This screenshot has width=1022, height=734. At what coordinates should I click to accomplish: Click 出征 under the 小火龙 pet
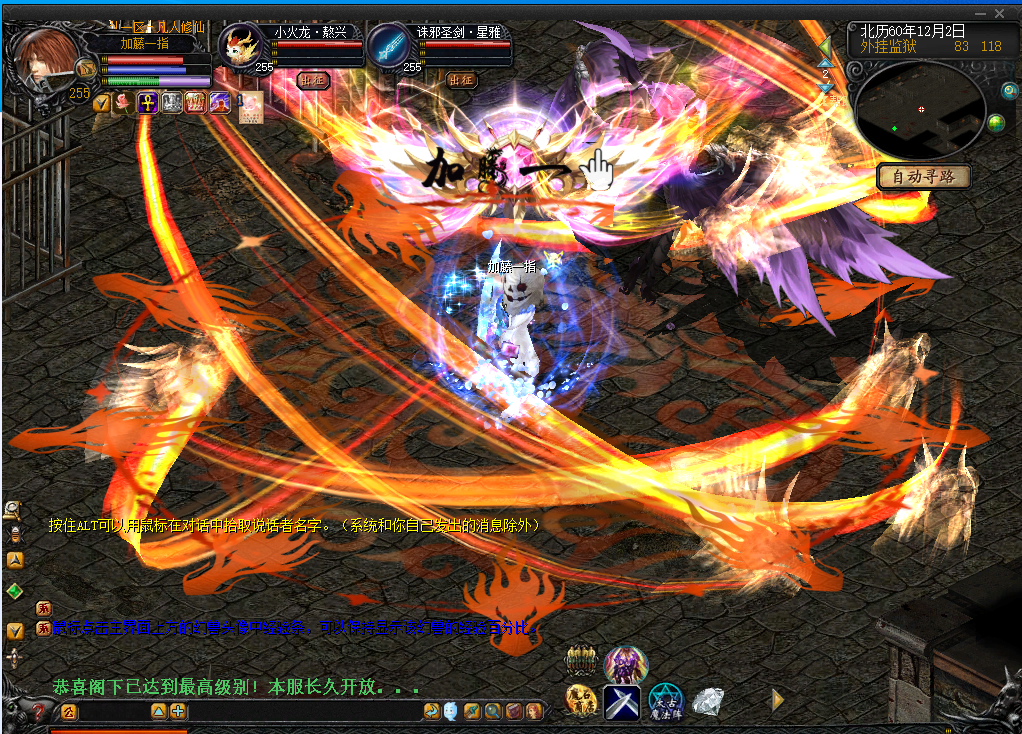(x=313, y=80)
